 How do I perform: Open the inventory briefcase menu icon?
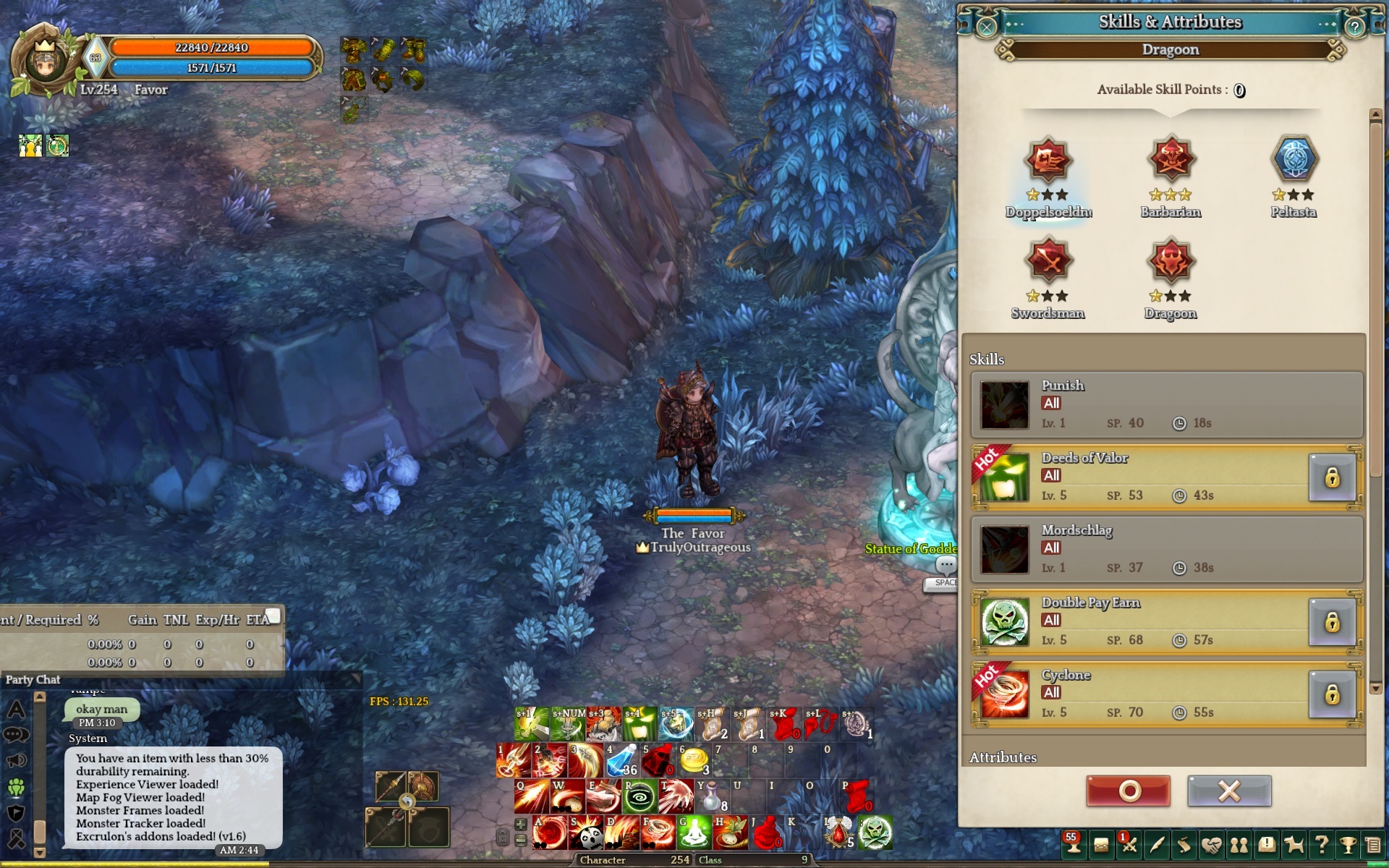(x=1101, y=845)
